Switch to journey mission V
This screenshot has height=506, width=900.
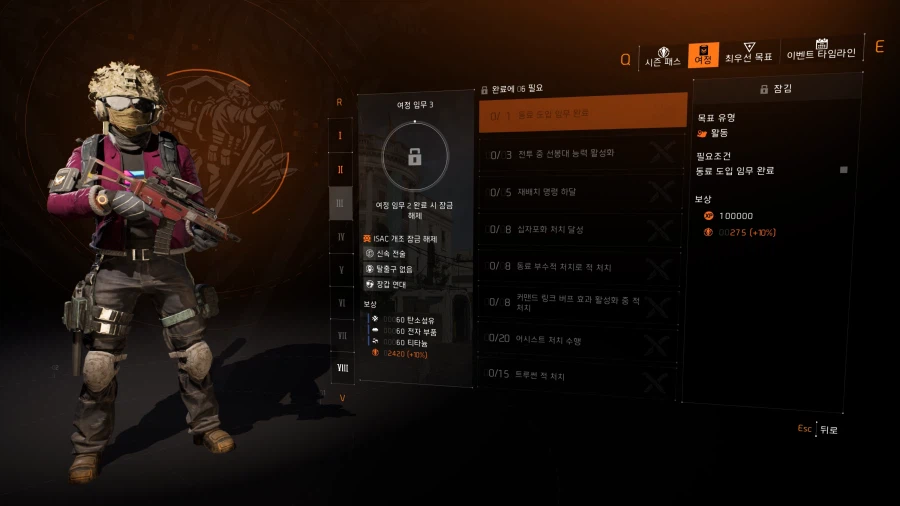click(x=341, y=270)
